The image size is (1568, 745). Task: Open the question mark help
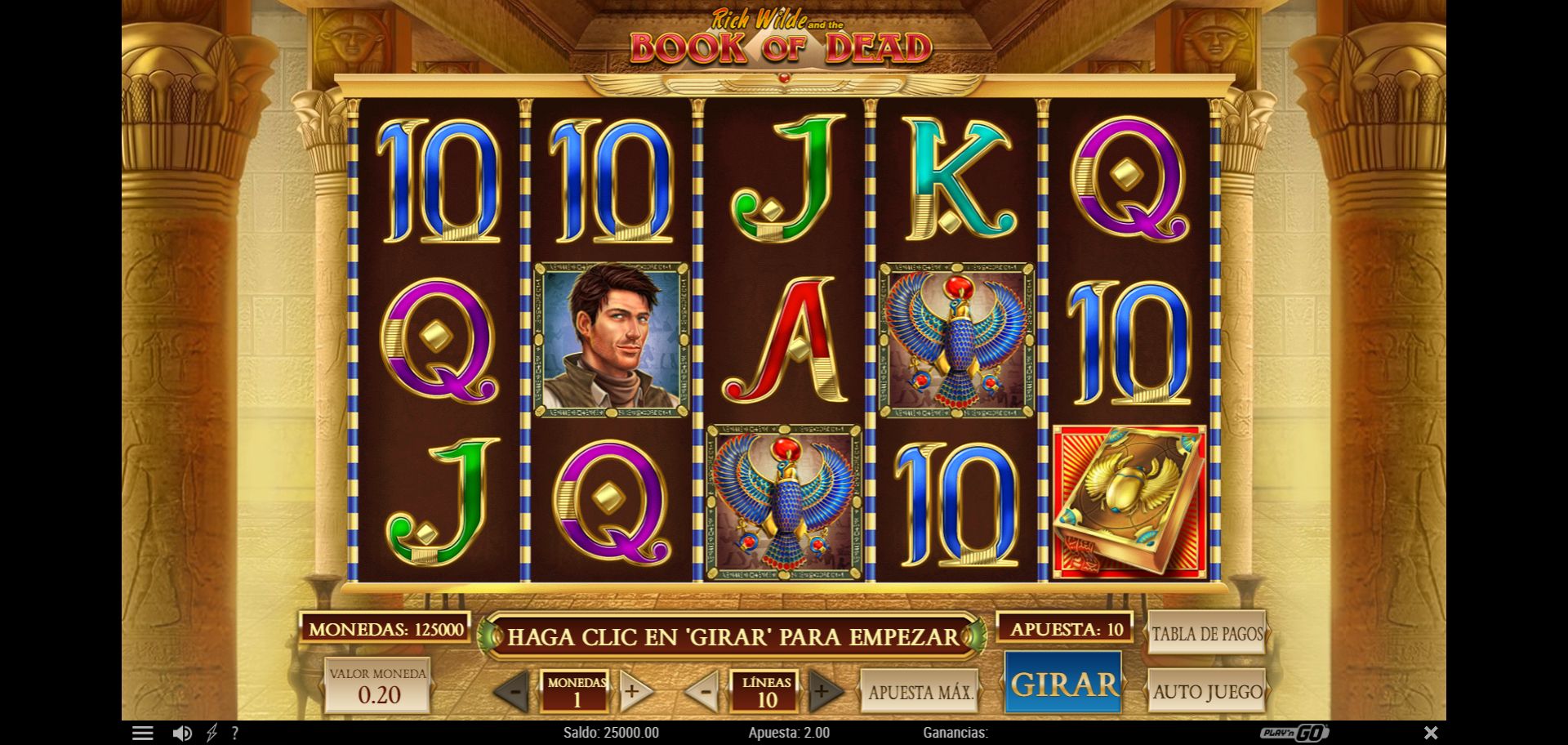[235, 733]
